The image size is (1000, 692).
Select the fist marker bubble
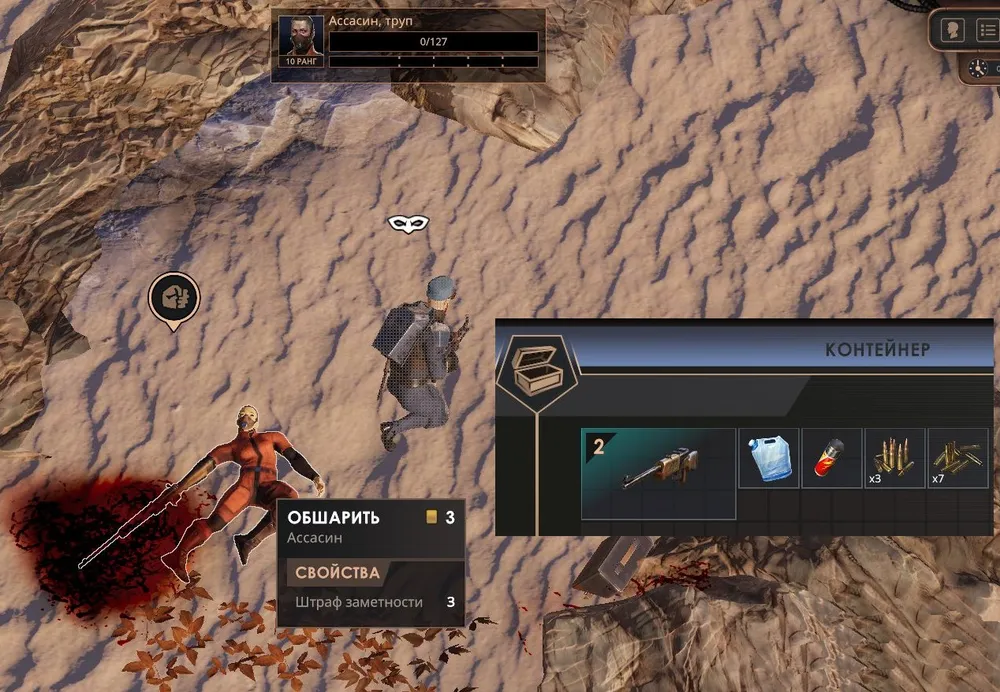pos(174,298)
